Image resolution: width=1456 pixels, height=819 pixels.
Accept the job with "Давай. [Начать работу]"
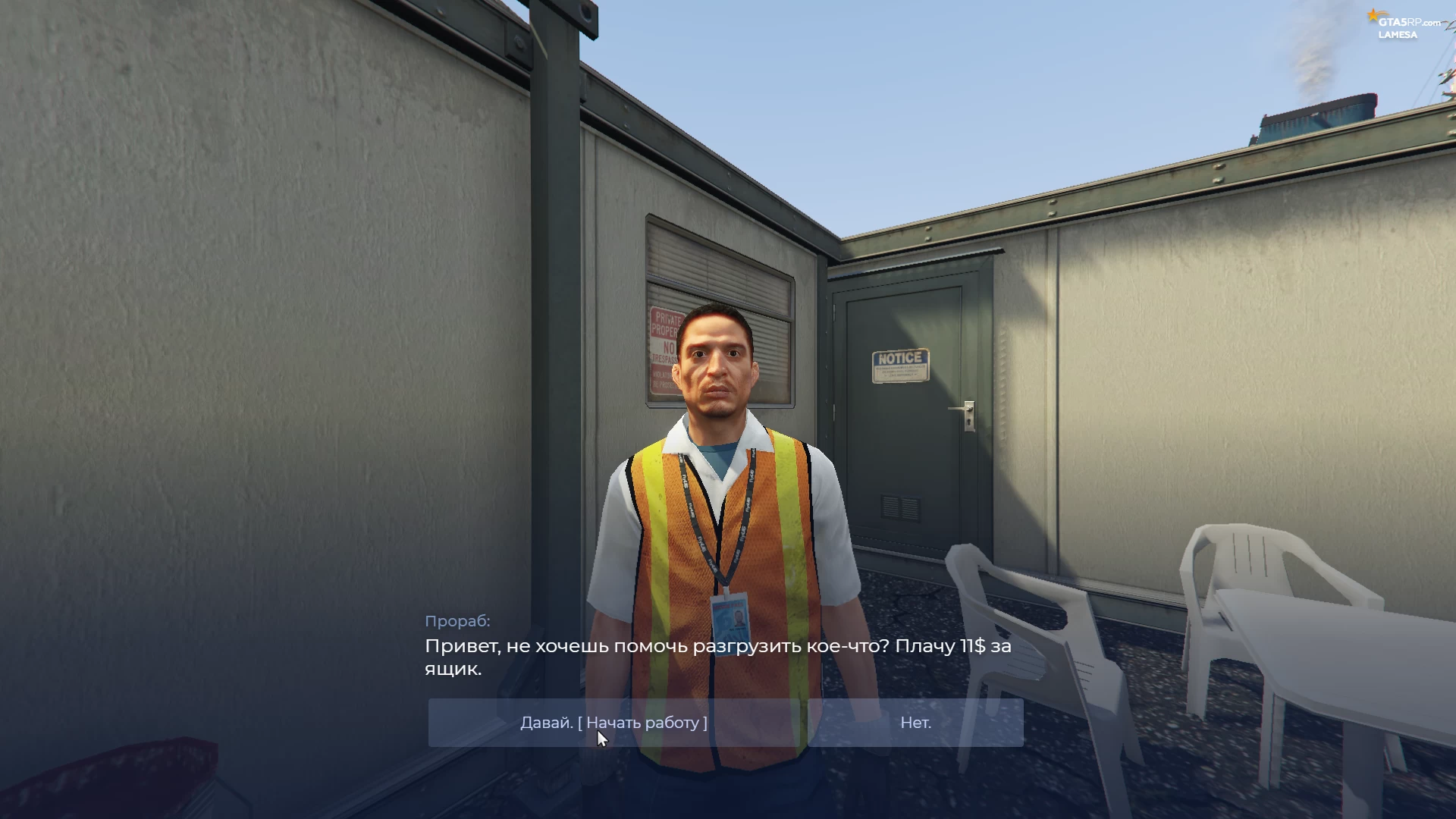[x=613, y=723]
